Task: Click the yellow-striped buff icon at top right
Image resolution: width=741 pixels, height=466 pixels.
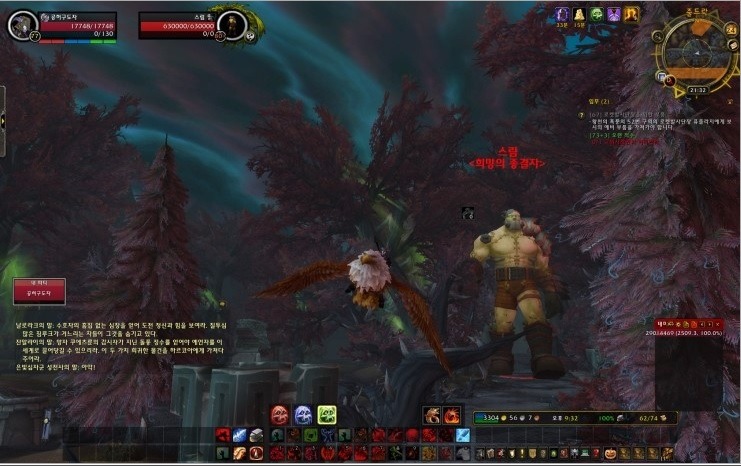Action: 632,14
